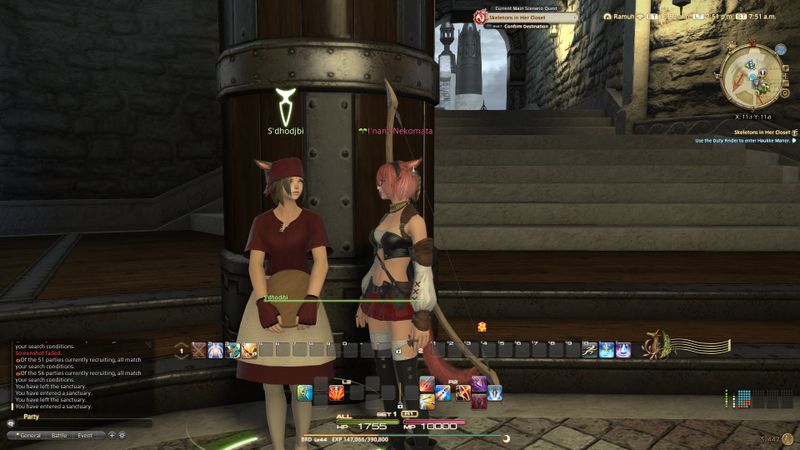The height and width of the screenshot is (450, 800).
Task: Switch to the Event chat tab
Action: pos(85,436)
